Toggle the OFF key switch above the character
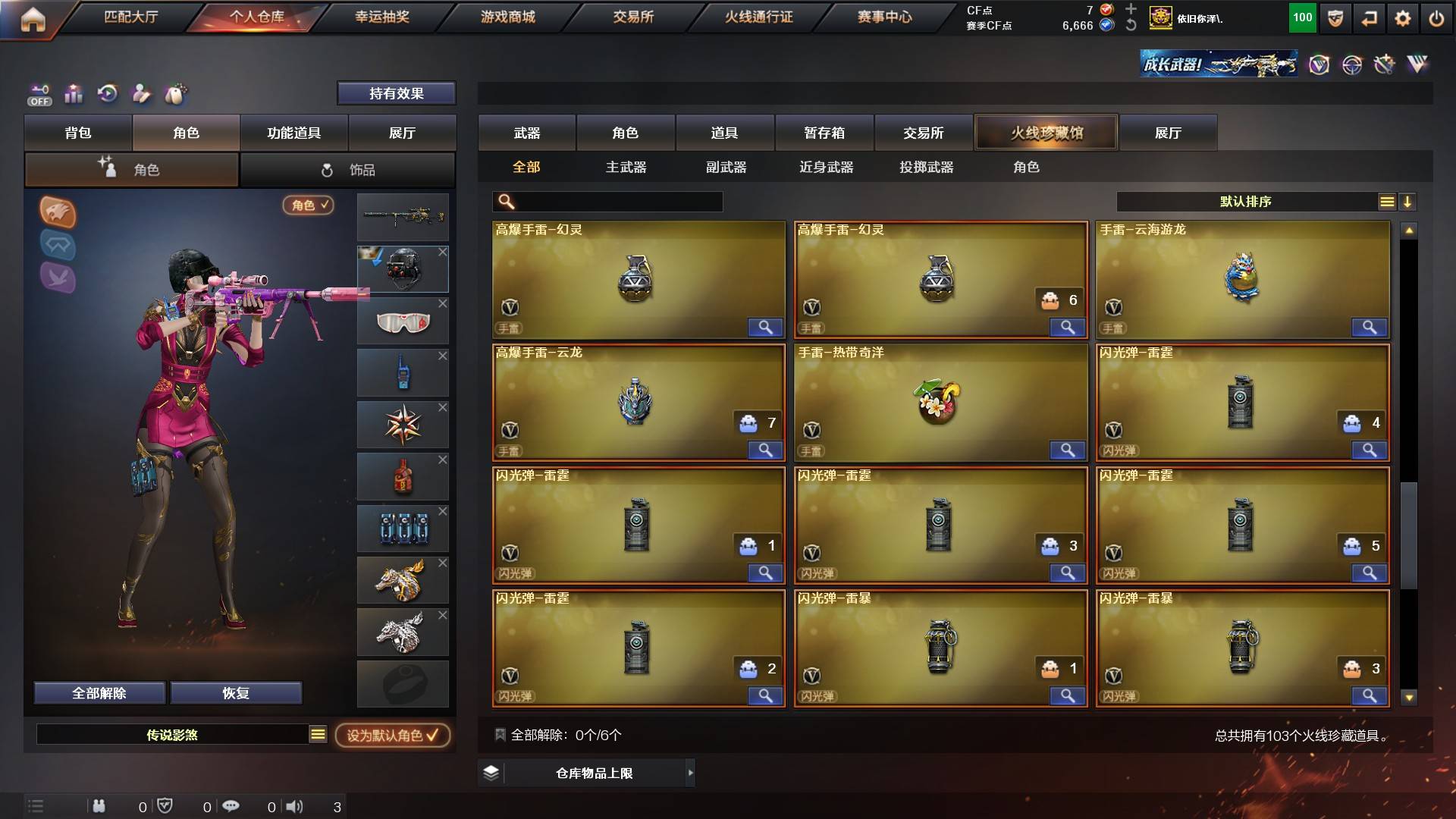 point(39,93)
